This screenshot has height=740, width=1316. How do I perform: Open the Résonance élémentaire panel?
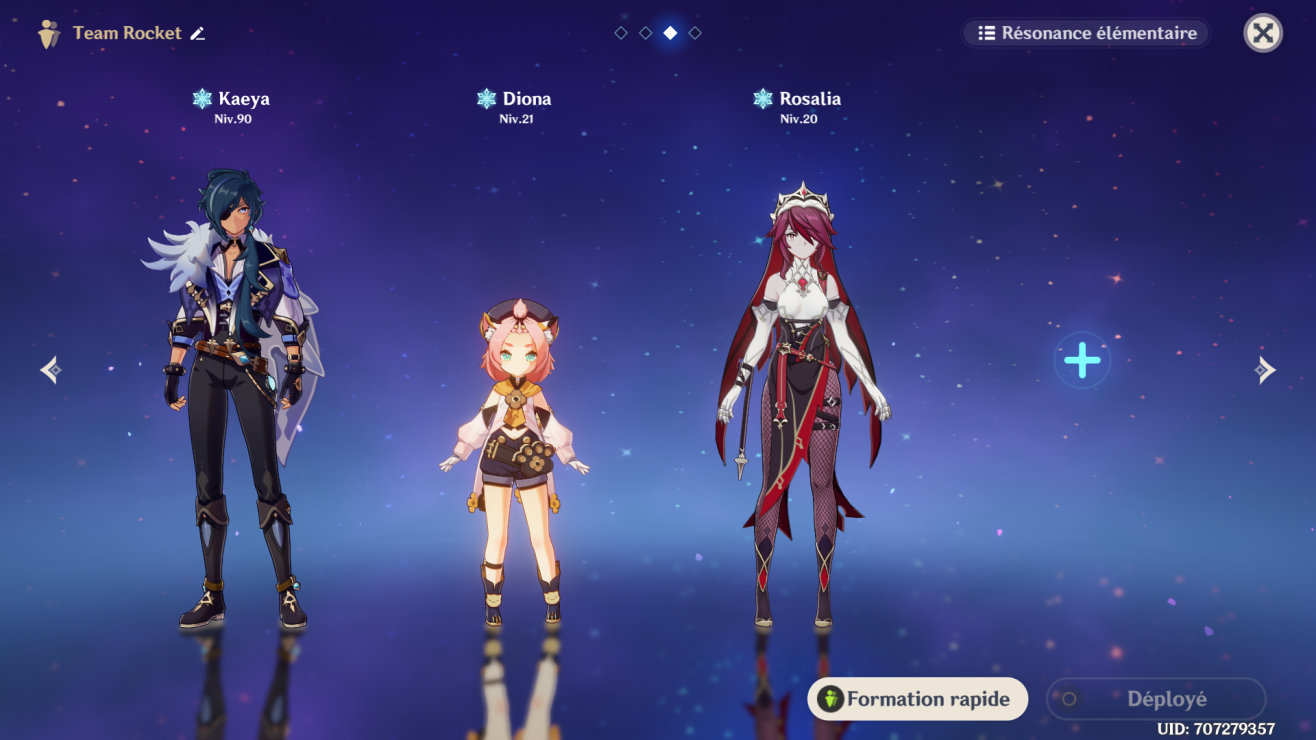click(x=1085, y=32)
